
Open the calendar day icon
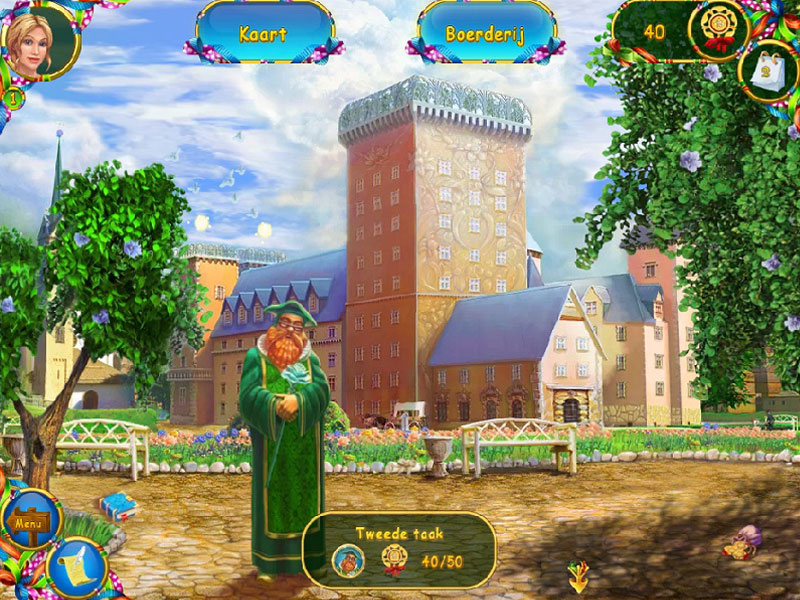click(x=768, y=72)
